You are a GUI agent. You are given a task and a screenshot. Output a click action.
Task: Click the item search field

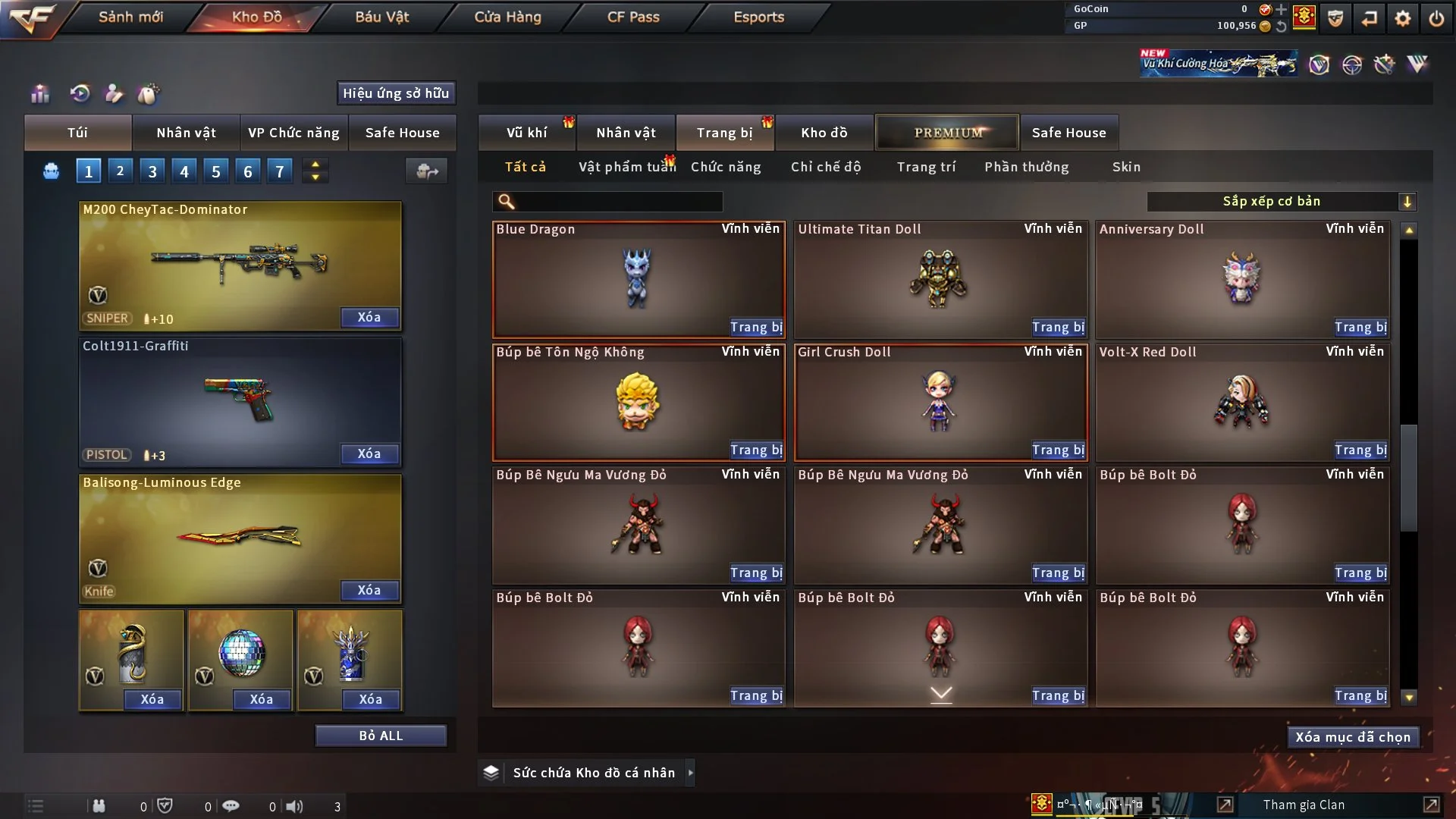tap(618, 201)
